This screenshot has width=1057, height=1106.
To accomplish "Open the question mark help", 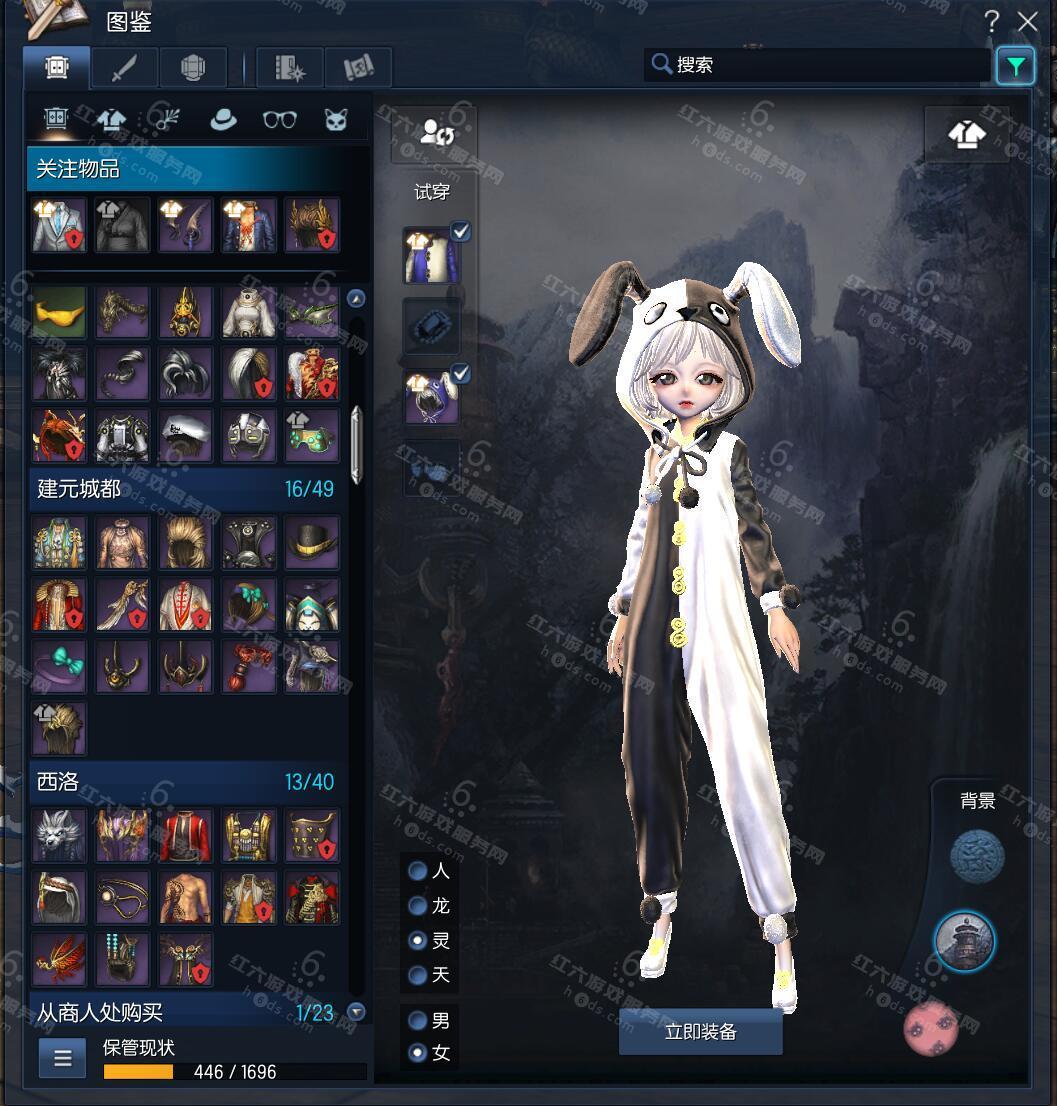I will point(991,21).
